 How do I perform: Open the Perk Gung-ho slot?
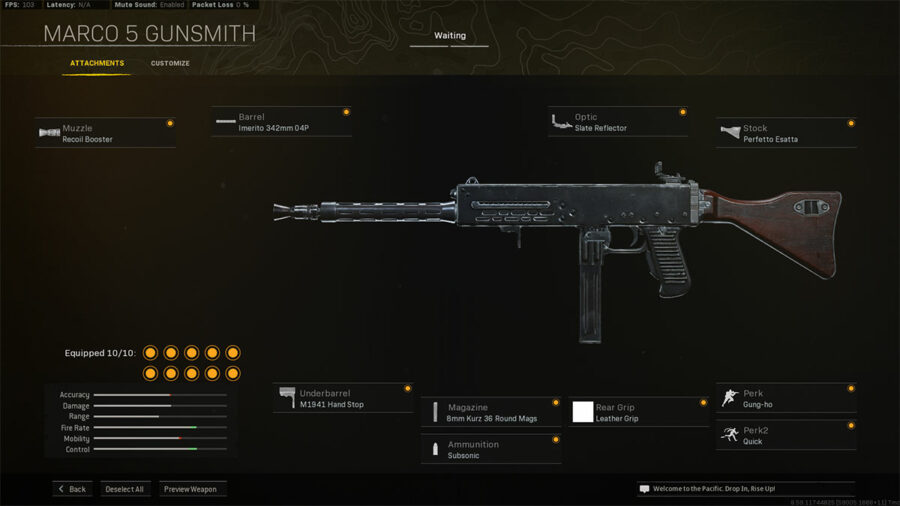pos(786,398)
